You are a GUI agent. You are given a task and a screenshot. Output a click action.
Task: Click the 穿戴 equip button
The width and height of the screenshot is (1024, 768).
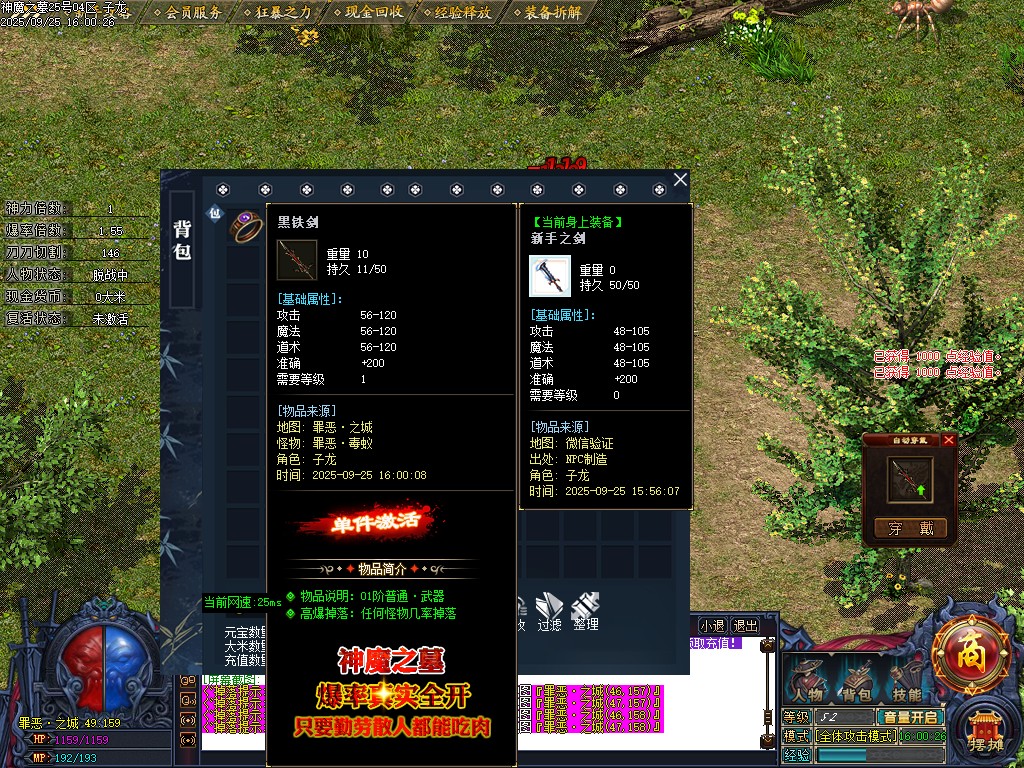(x=910, y=529)
